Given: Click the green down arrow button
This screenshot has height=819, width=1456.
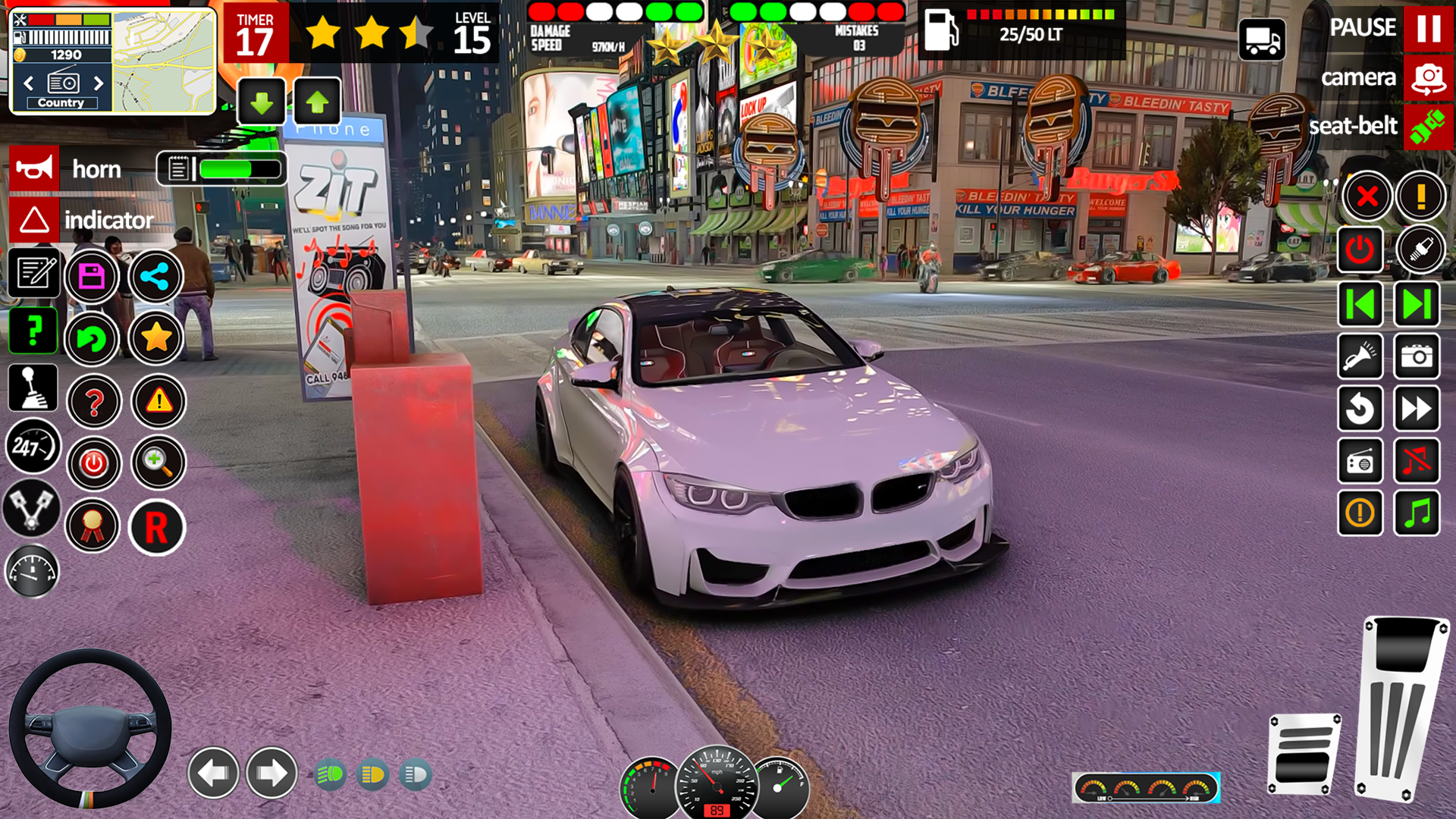Looking at the screenshot, I should coord(262,102).
